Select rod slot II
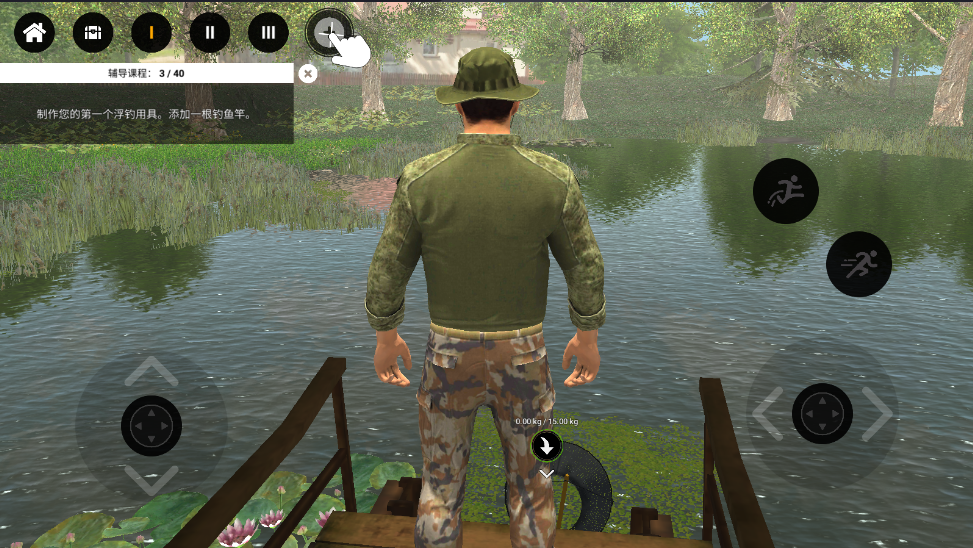The width and height of the screenshot is (973, 548). pos(210,32)
